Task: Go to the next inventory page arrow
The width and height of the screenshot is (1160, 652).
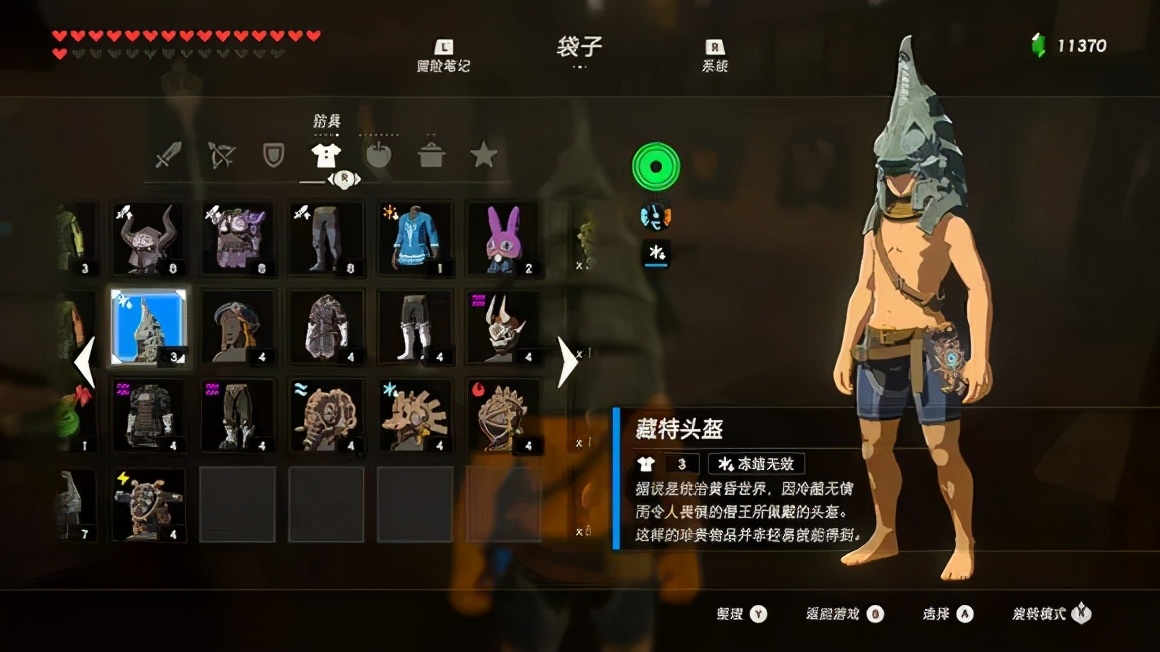Action: (x=567, y=362)
